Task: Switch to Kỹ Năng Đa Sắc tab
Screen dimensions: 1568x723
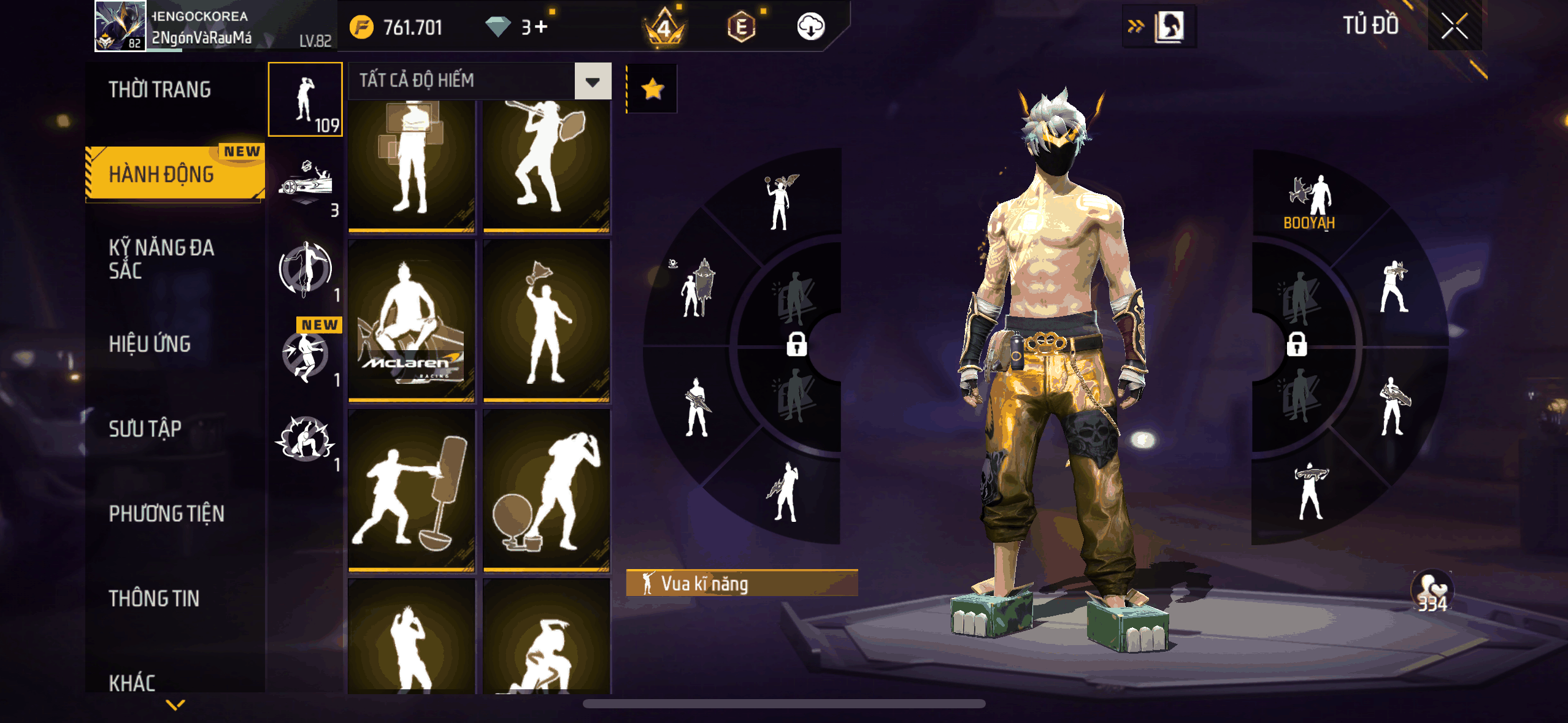Action: (162, 259)
